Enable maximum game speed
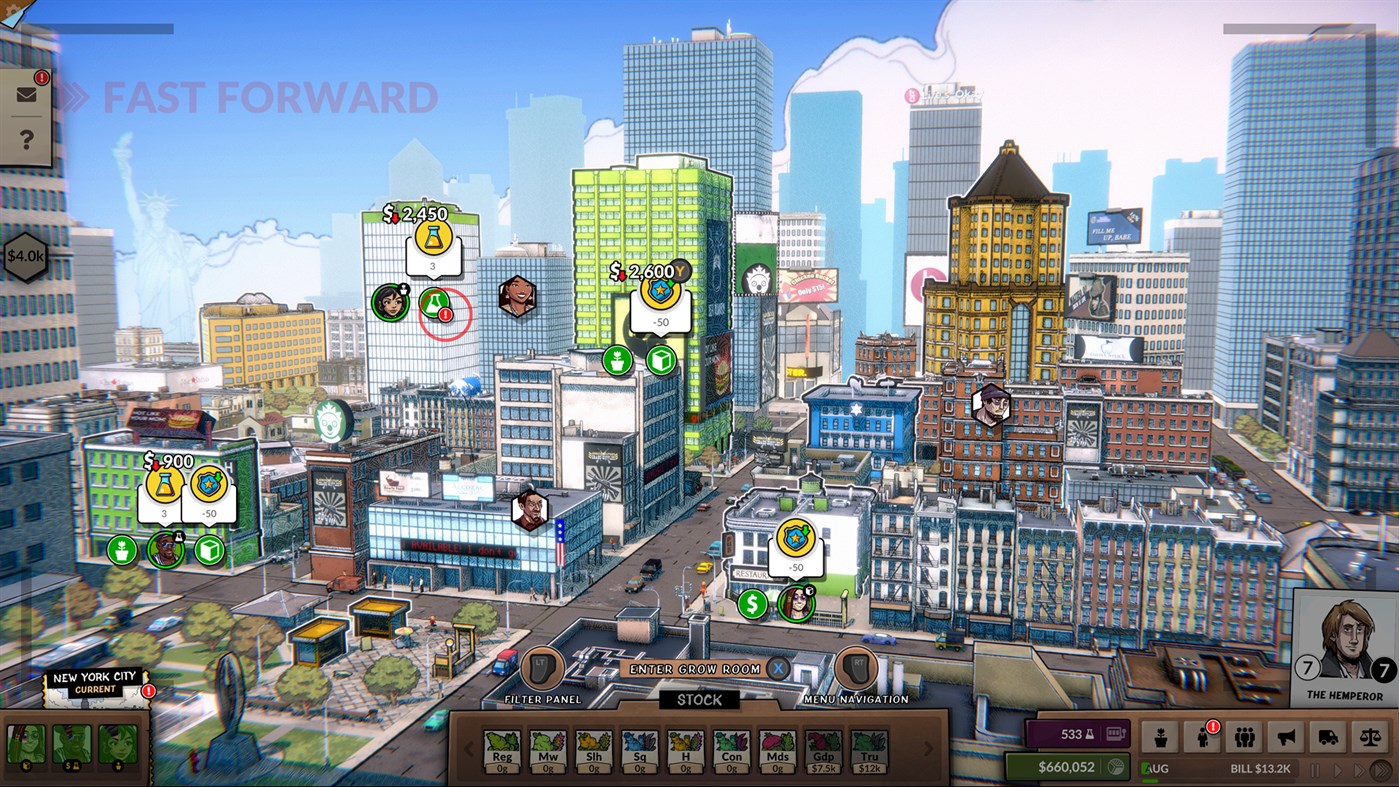The height and width of the screenshot is (787, 1399). [x=1382, y=770]
